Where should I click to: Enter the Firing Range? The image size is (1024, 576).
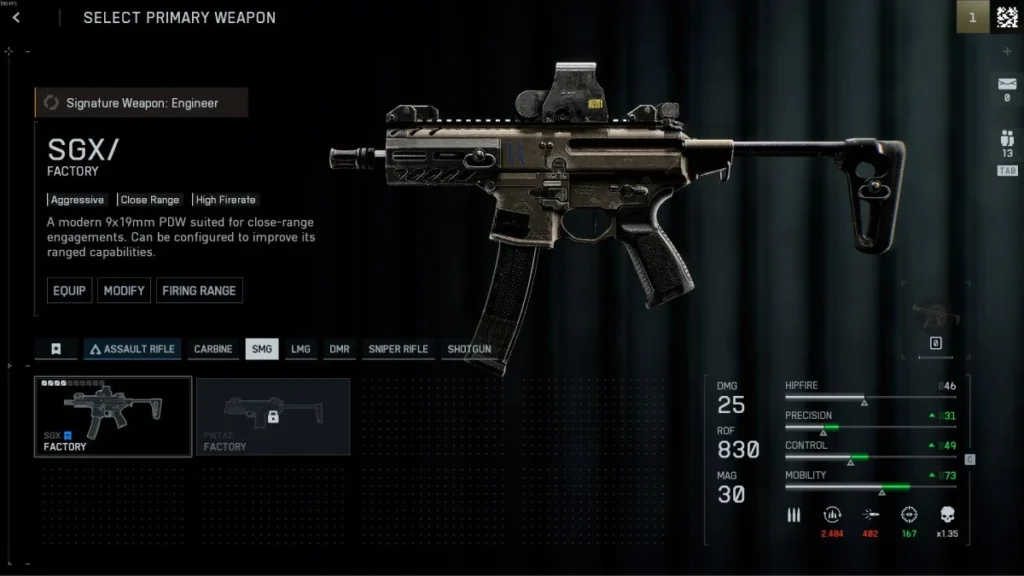pyautogui.click(x=199, y=291)
